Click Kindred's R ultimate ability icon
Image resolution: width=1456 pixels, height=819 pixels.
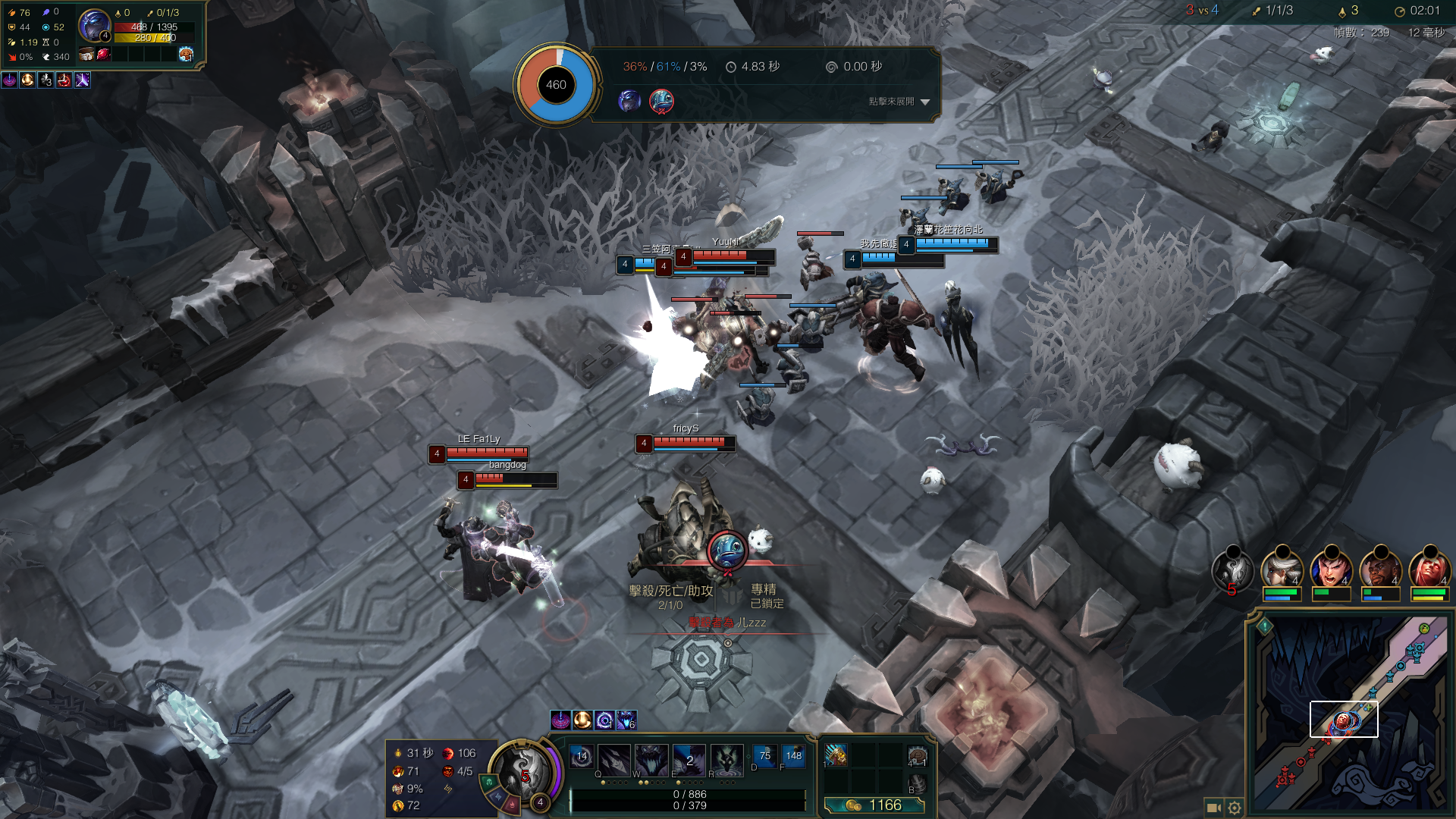tap(726, 759)
